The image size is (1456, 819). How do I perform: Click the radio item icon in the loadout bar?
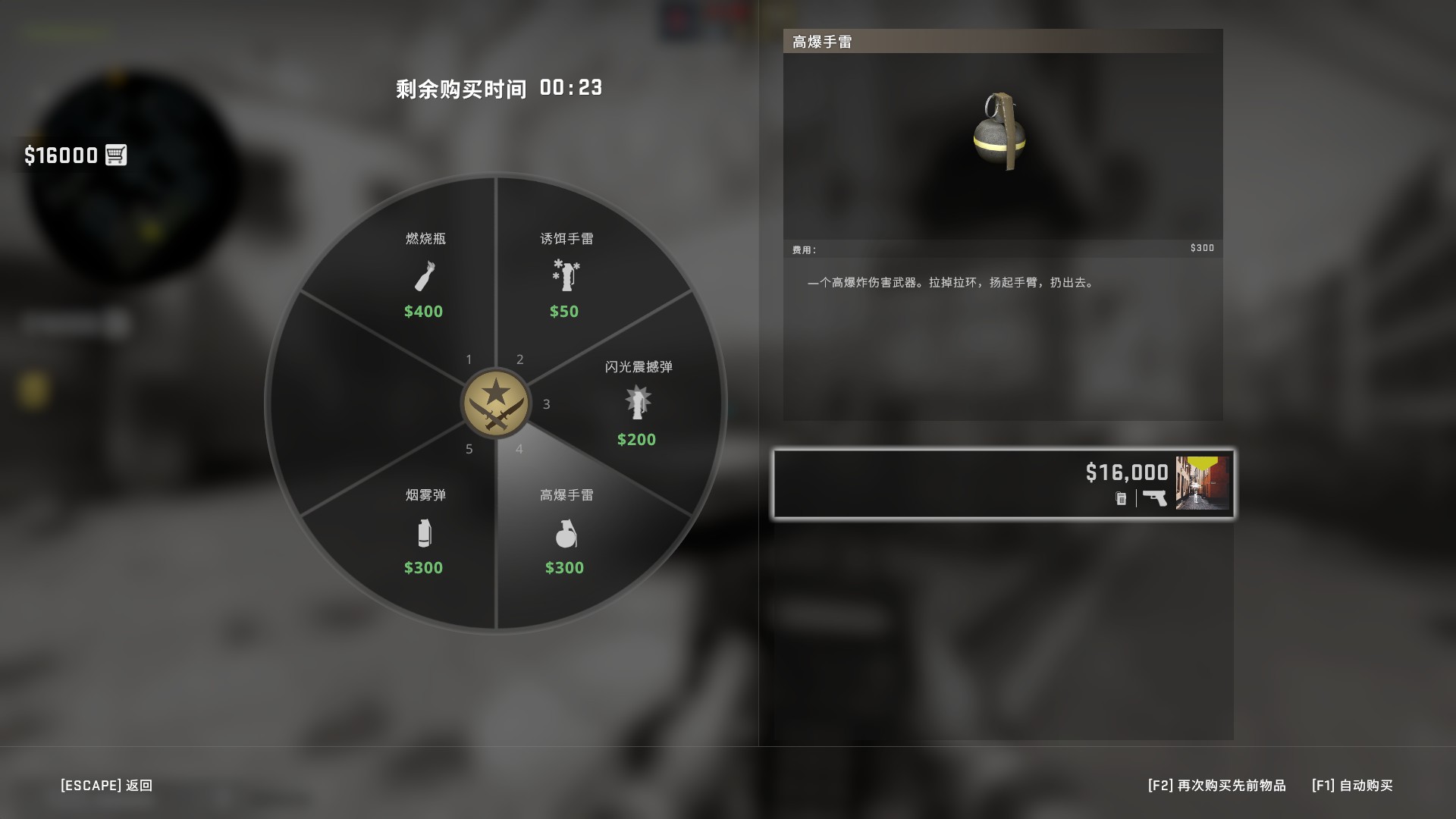click(x=1120, y=499)
